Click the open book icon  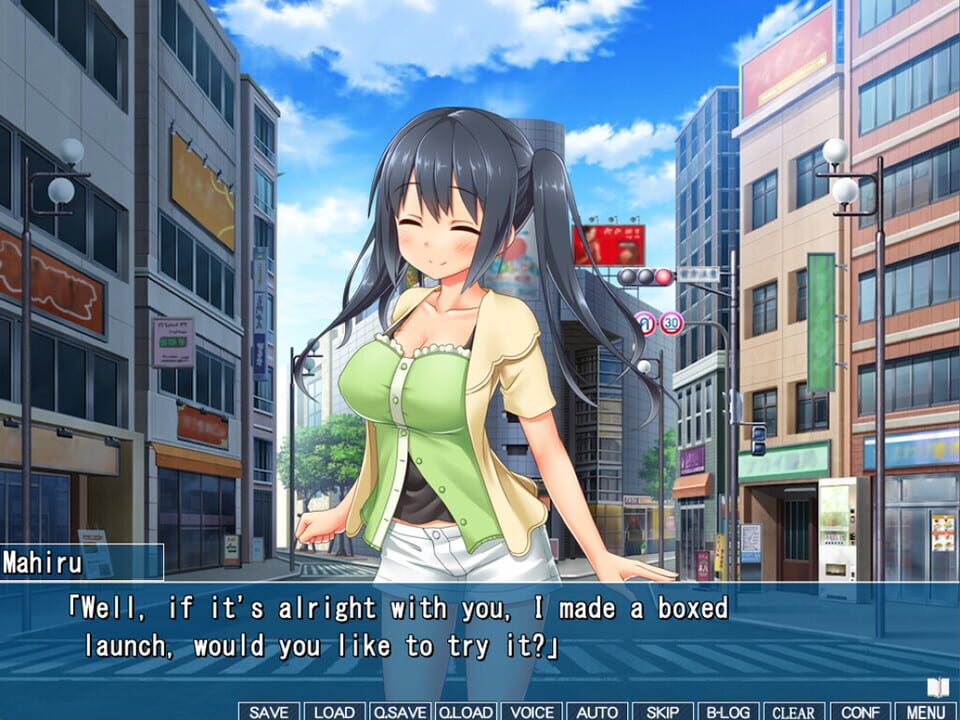937,688
